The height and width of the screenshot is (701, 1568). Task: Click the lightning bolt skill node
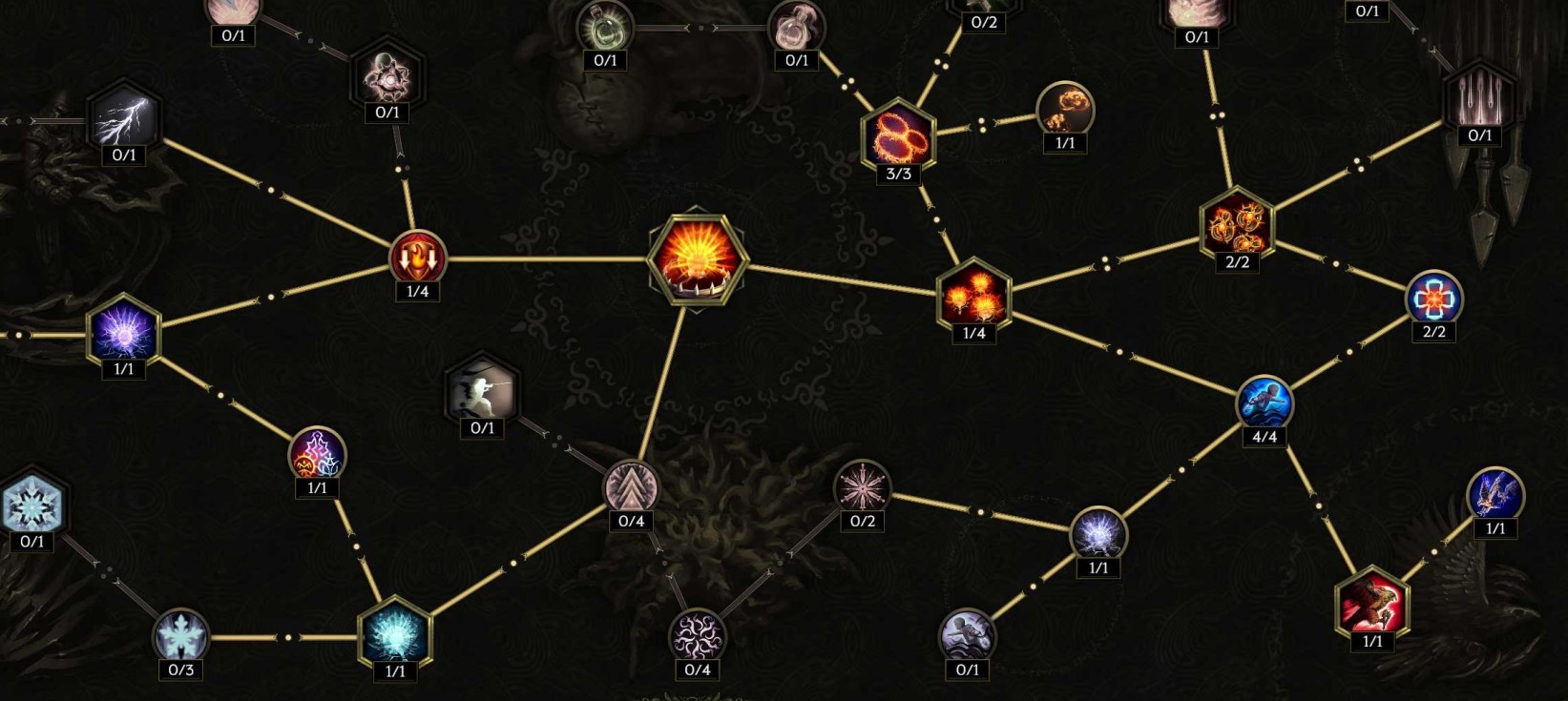(124, 118)
